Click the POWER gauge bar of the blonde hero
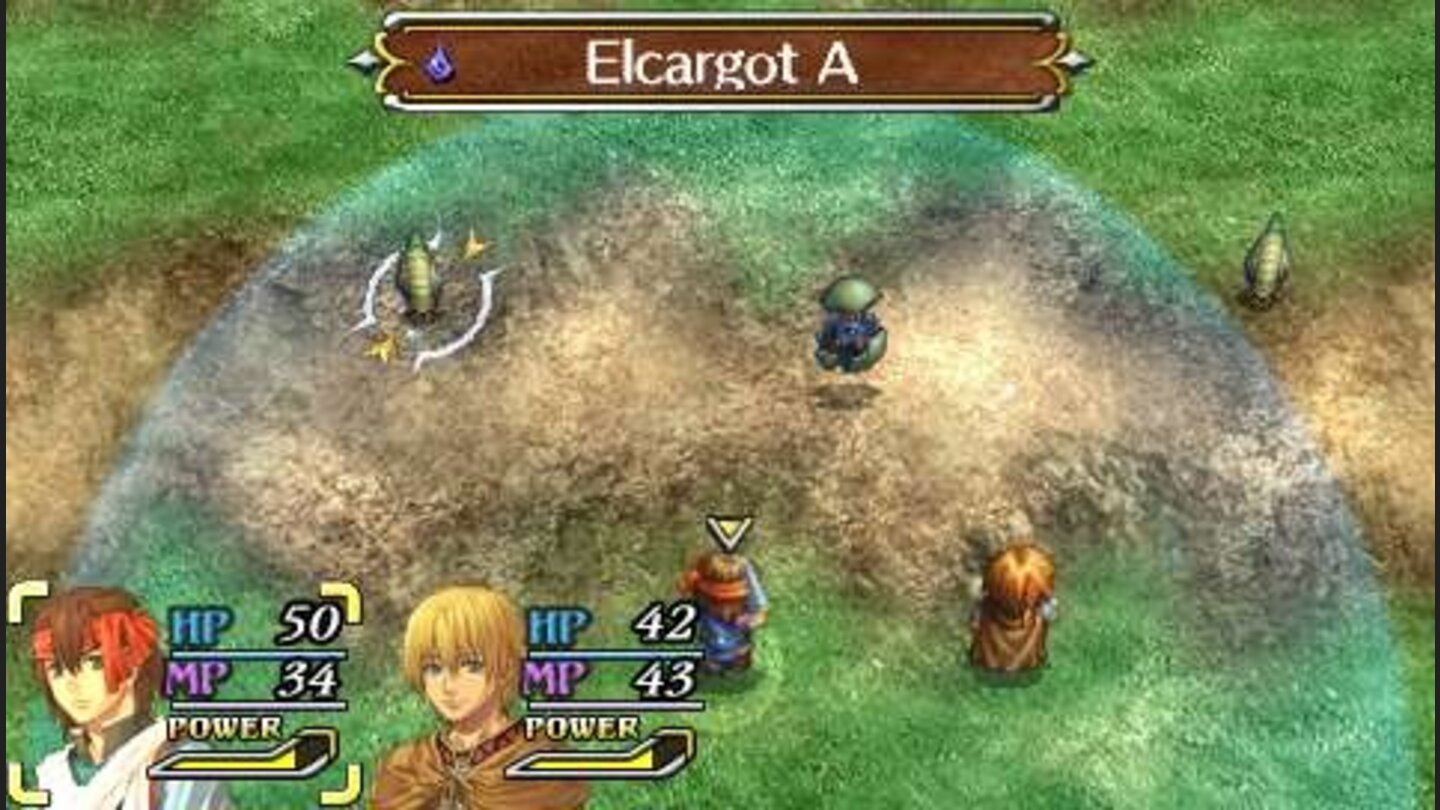Viewport: 1440px width, 810px height. [598, 765]
